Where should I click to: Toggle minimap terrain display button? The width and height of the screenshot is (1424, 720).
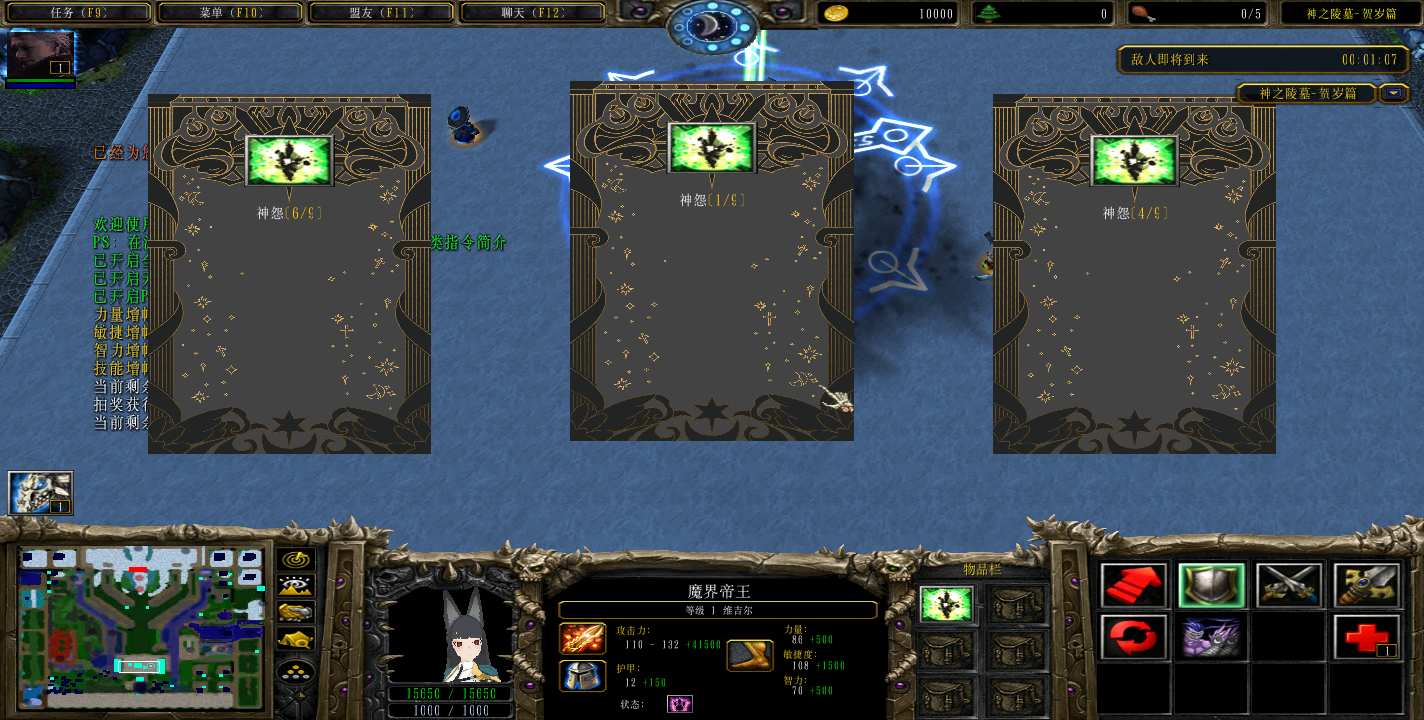[296, 586]
